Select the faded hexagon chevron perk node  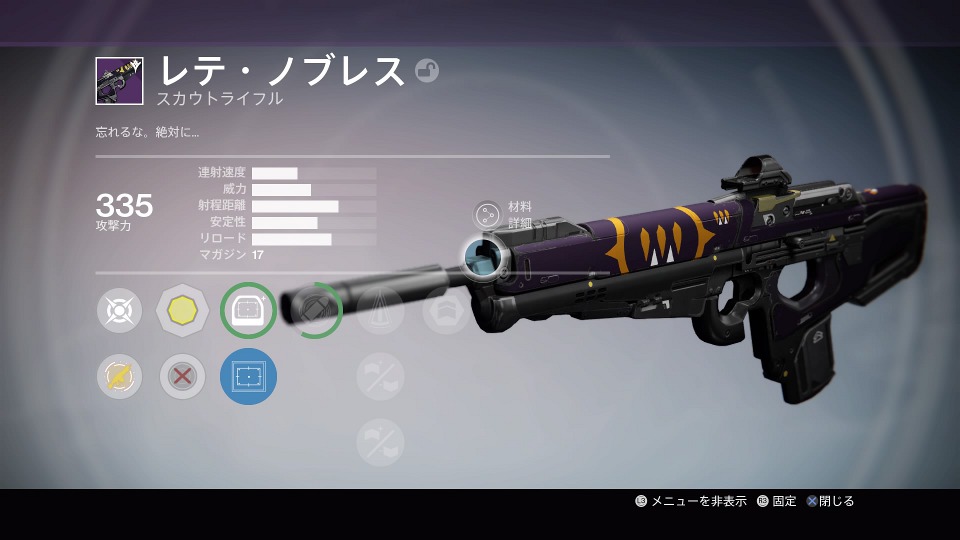446,311
